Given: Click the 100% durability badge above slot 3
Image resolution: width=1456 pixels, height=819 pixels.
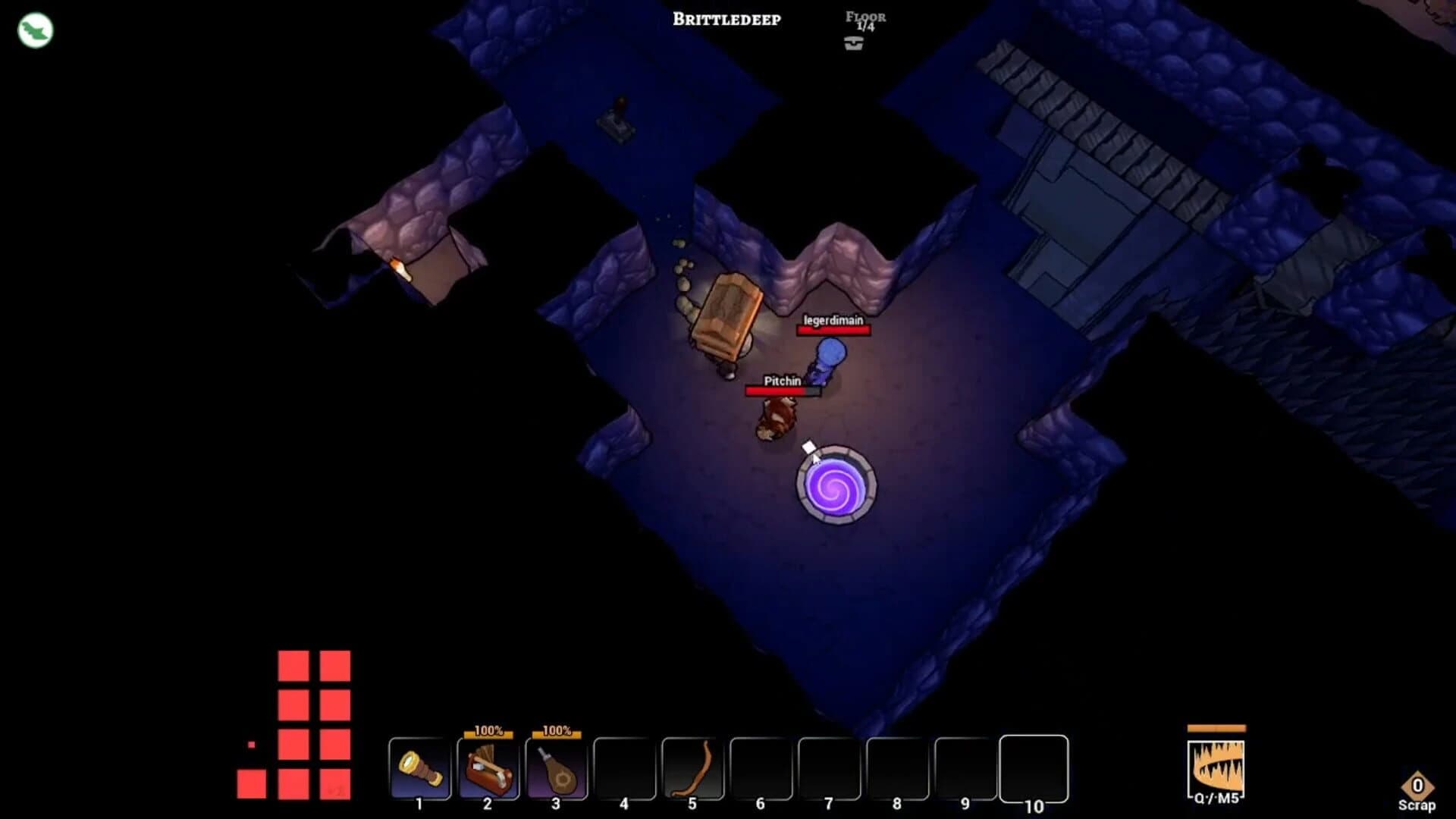Looking at the screenshot, I should tap(557, 732).
